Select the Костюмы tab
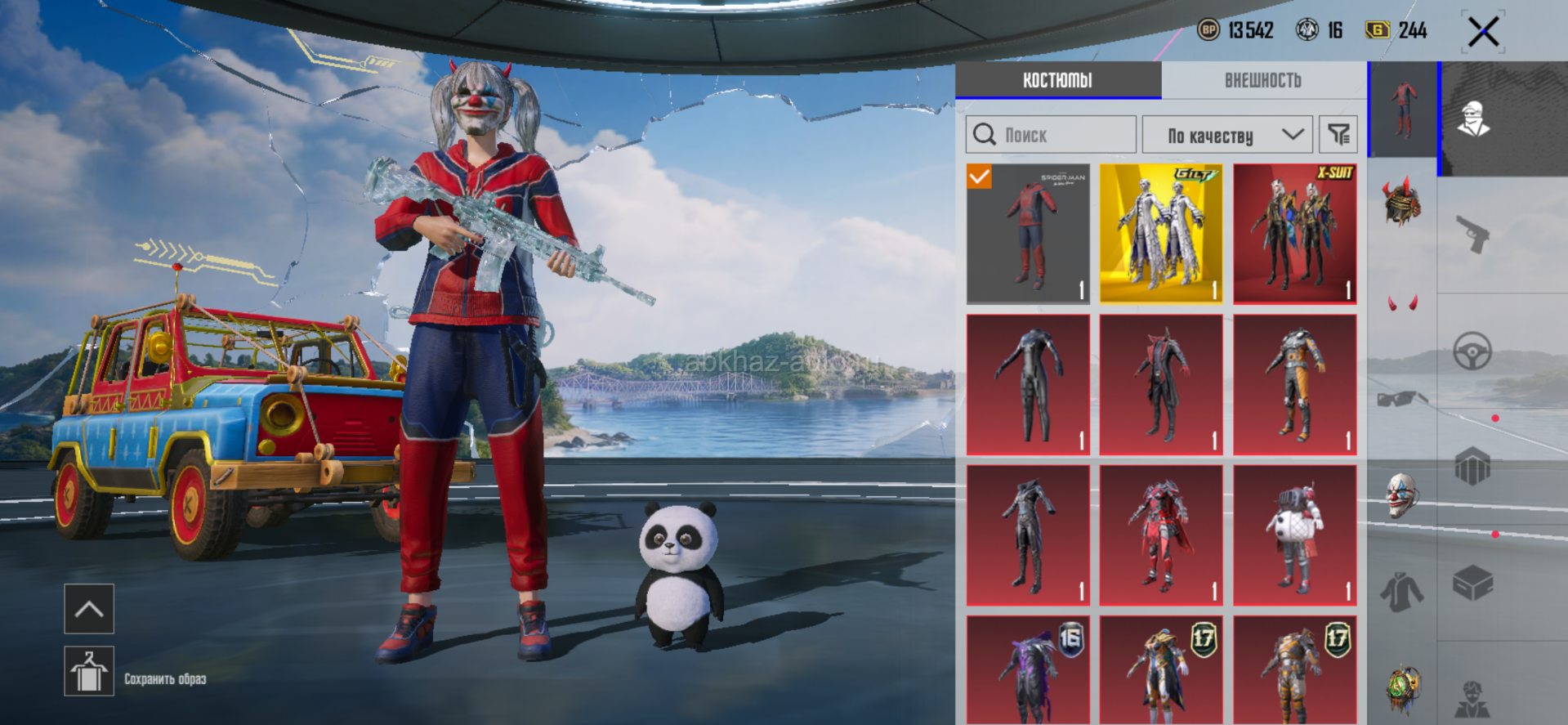Screen dimensions: 1568x725 [x=1057, y=80]
